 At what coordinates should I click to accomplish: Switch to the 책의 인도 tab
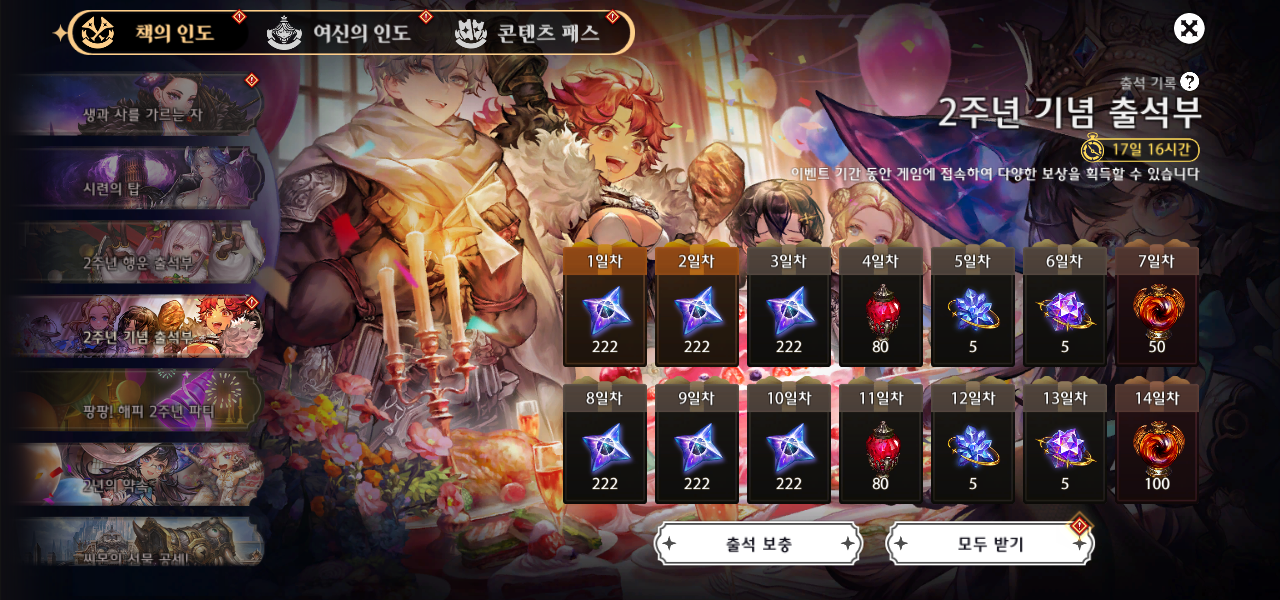(x=155, y=33)
